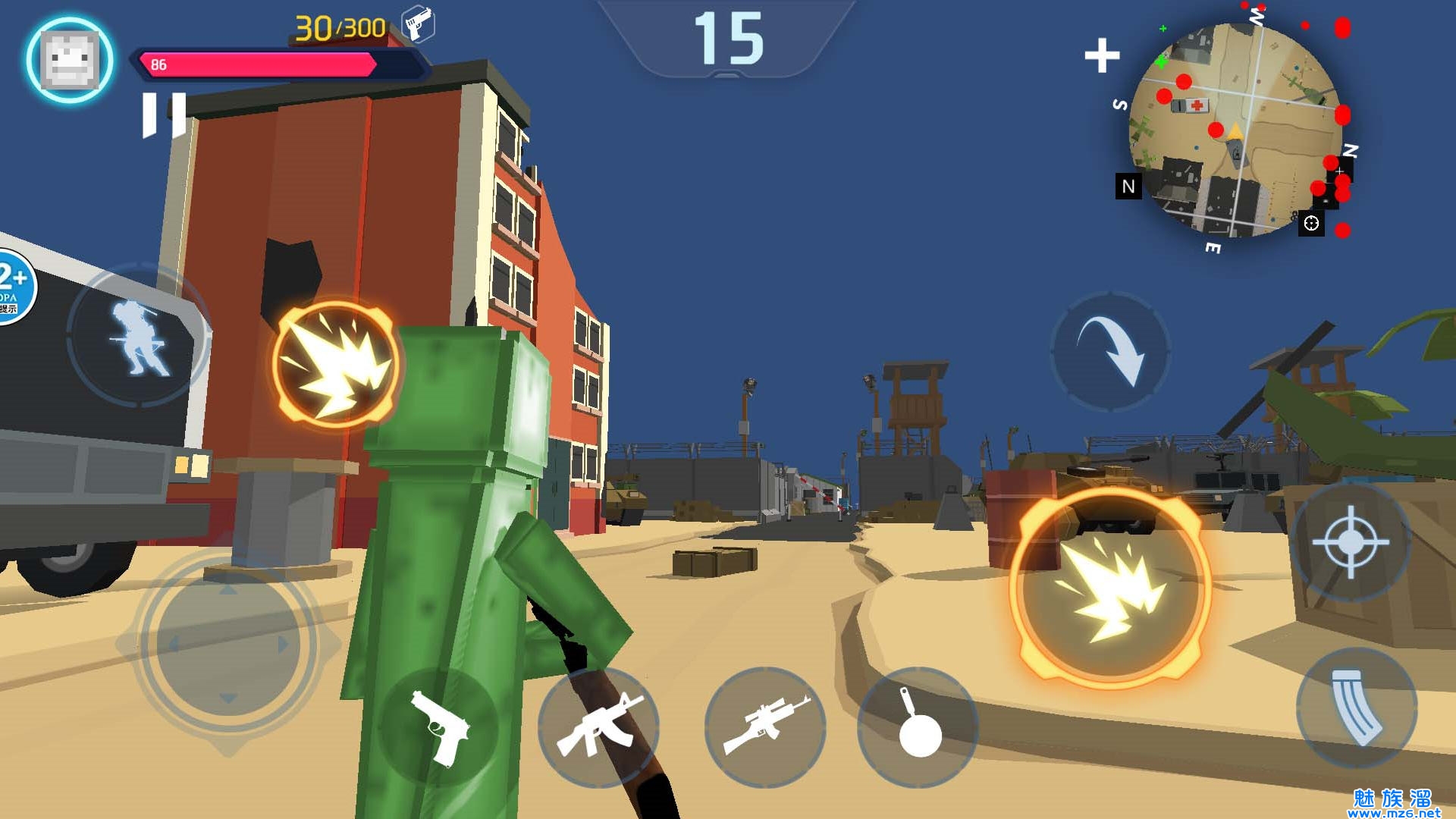
Task: Fire using the large explosion button
Action: pyautogui.click(x=1110, y=588)
